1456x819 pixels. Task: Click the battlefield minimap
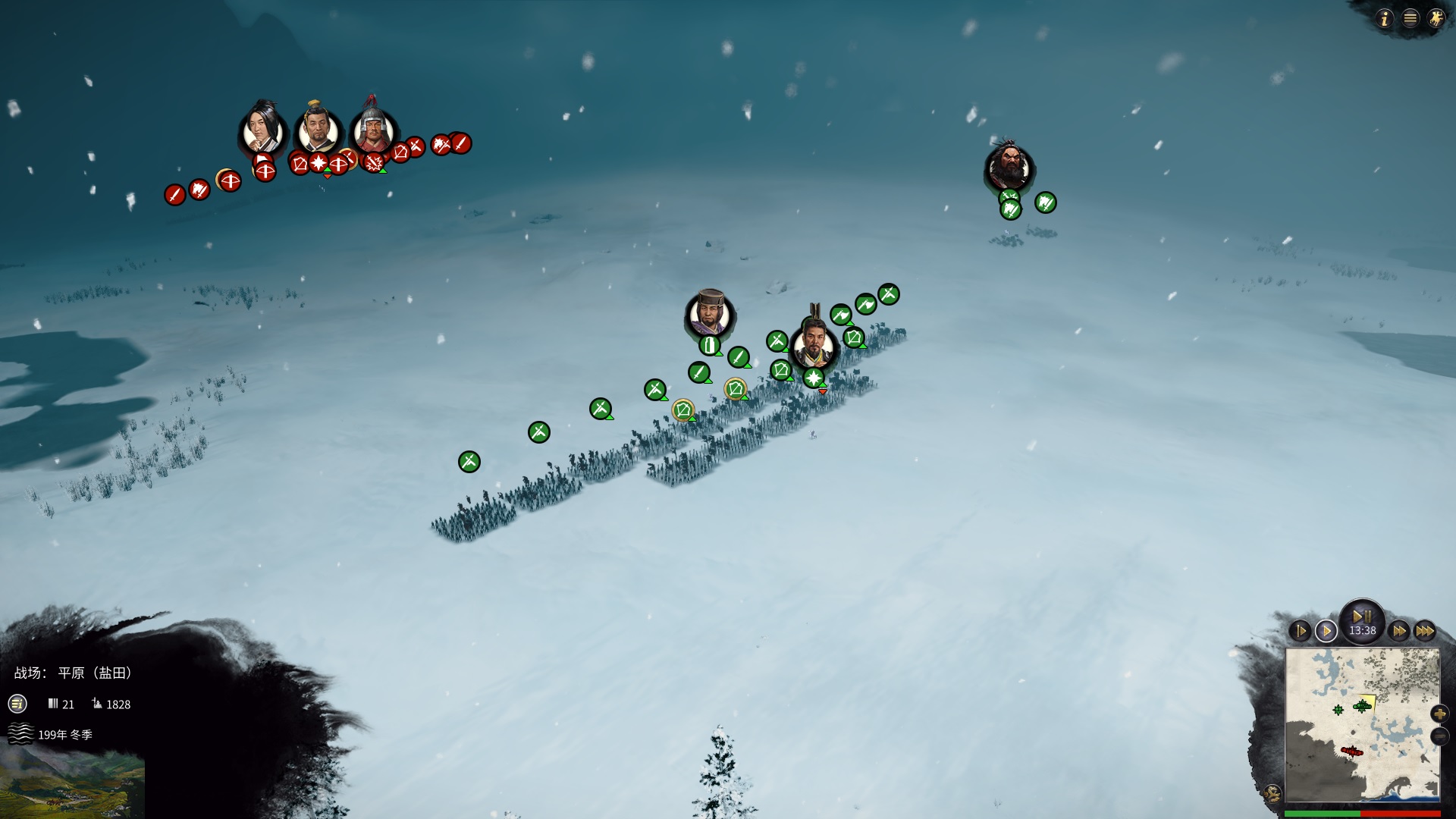coord(1362,724)
